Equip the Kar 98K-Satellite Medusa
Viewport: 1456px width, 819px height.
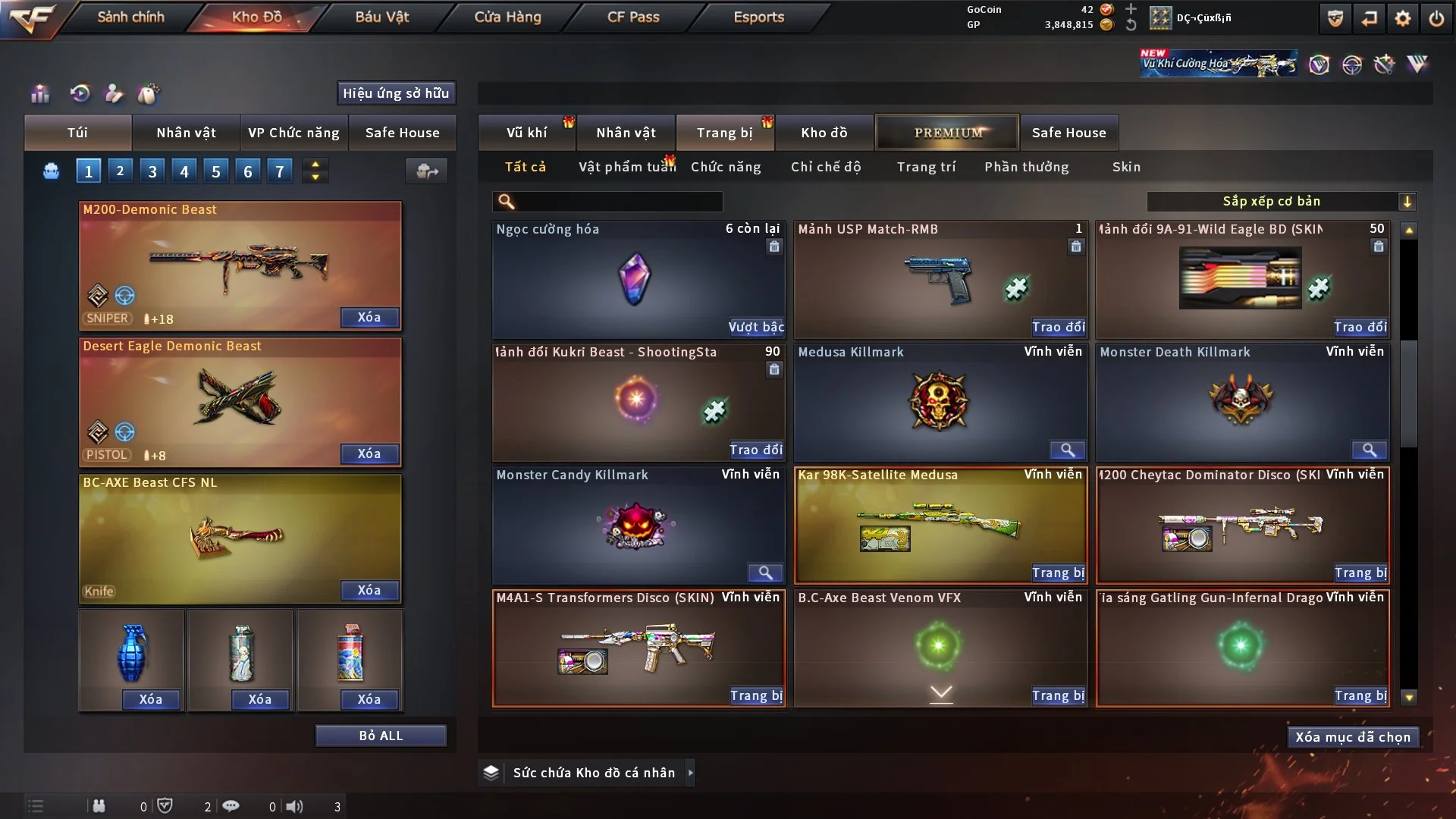(1058, 573)
